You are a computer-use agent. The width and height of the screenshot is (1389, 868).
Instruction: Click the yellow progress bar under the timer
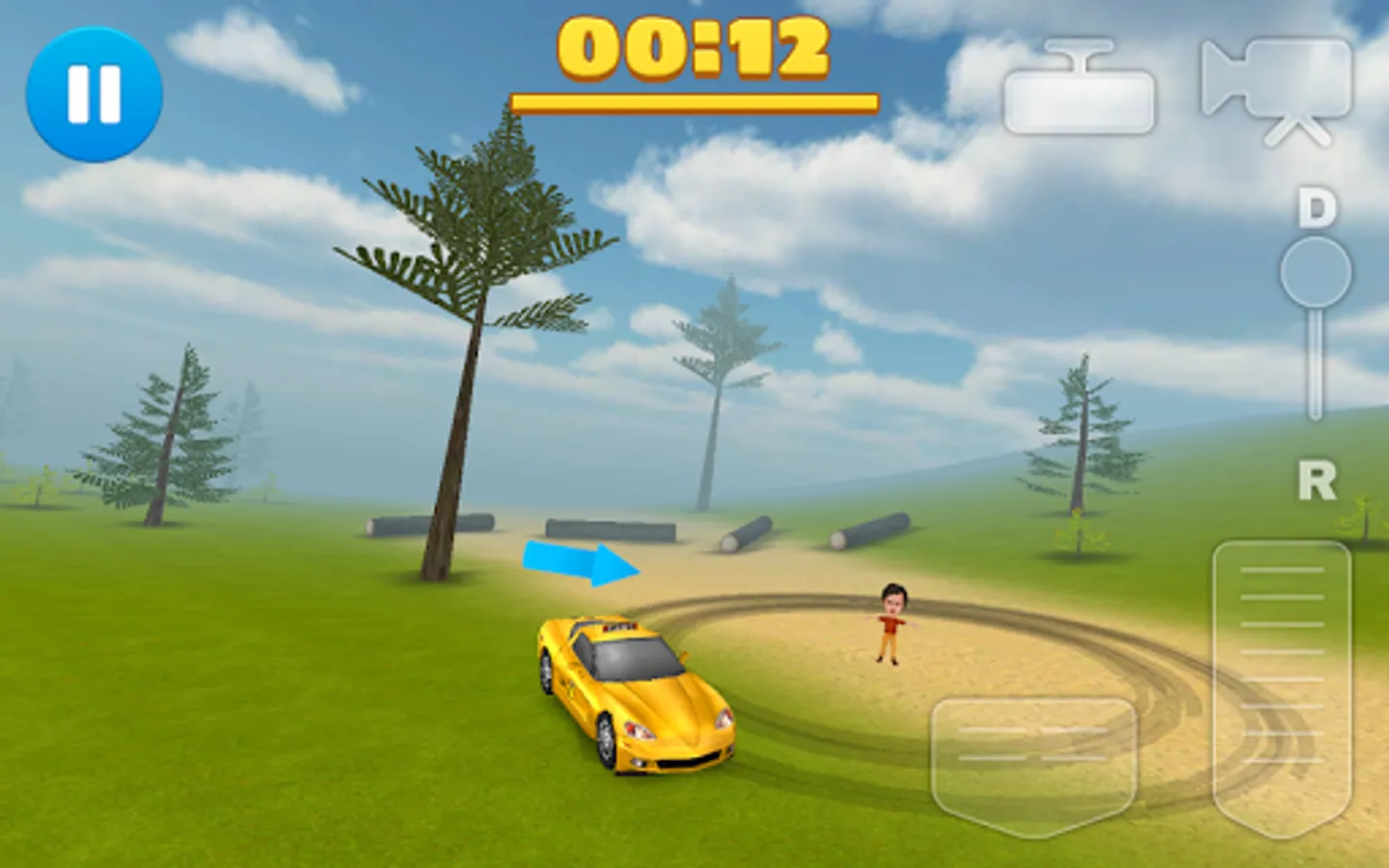point(693,99)
